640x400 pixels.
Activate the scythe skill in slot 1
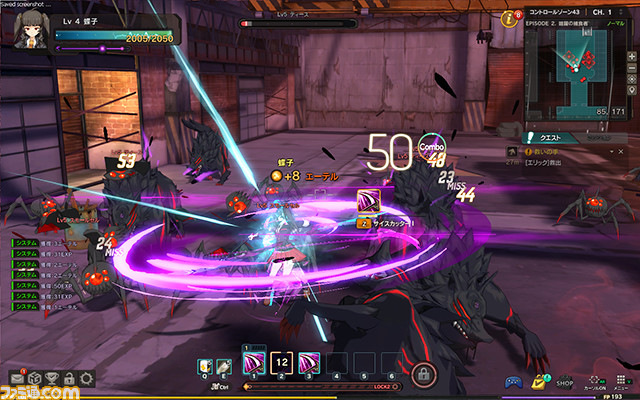click(254, 362)
